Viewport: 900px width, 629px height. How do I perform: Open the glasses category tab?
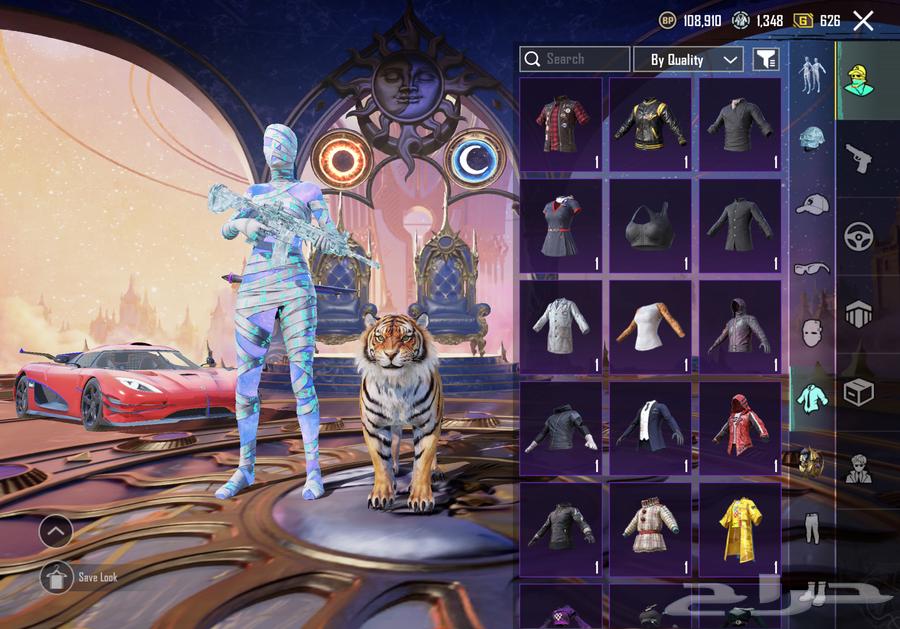click(x=811, y=268)
